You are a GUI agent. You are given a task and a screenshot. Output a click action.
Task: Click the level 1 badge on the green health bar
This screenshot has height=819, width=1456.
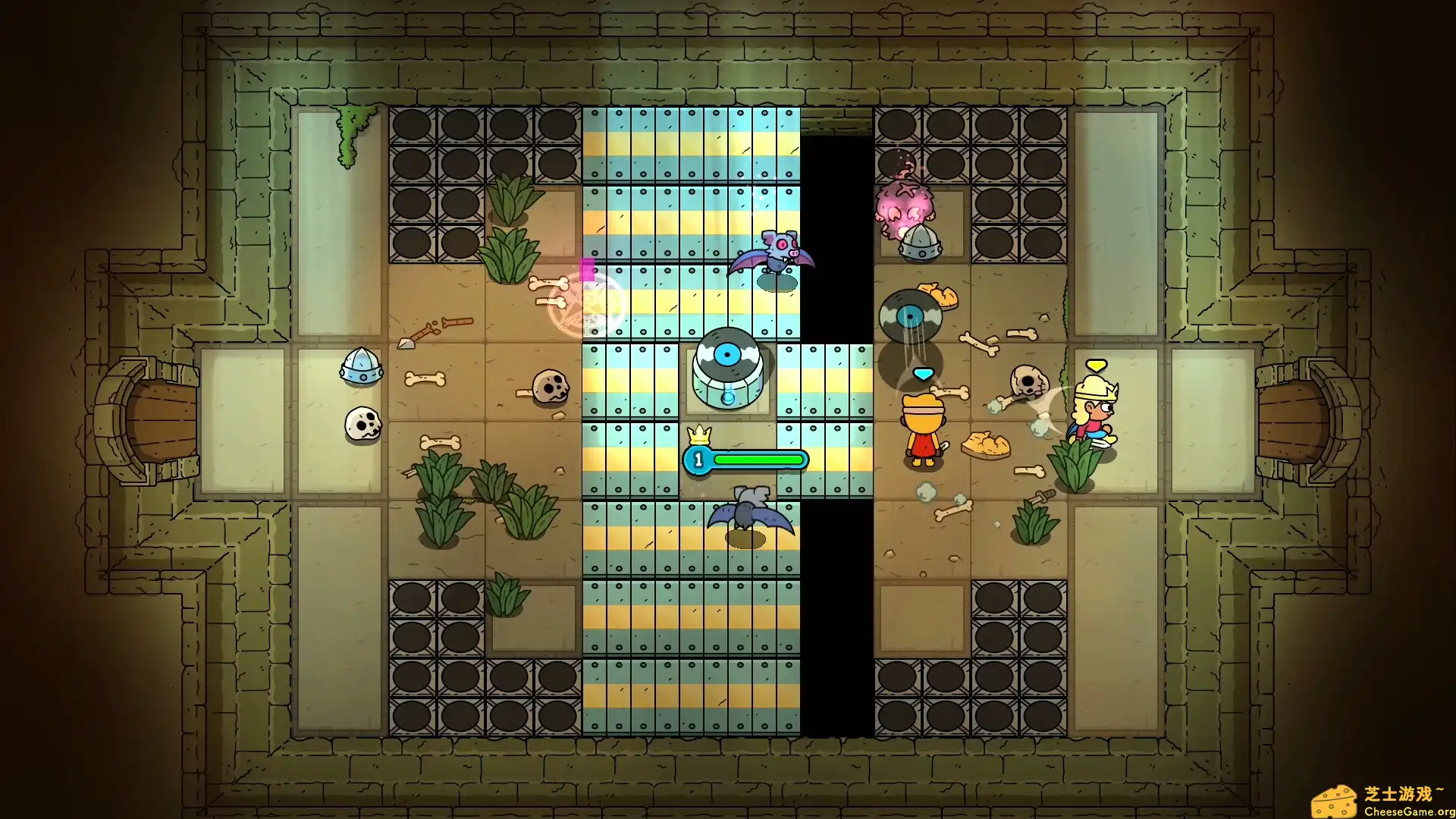(x=697, y=459)
